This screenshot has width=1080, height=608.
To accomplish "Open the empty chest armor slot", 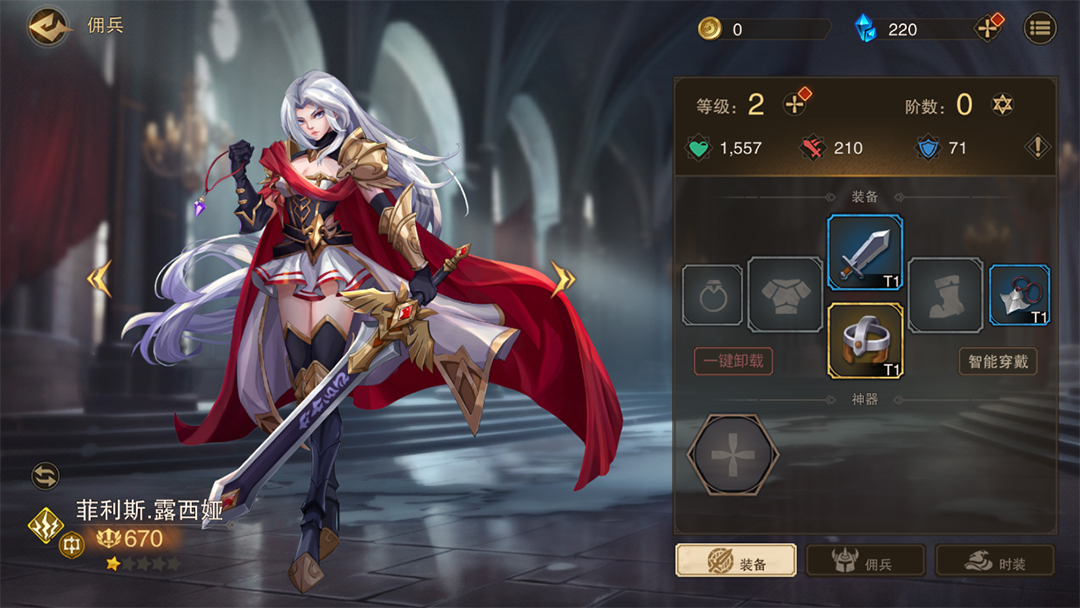I will tap(785, 295).
